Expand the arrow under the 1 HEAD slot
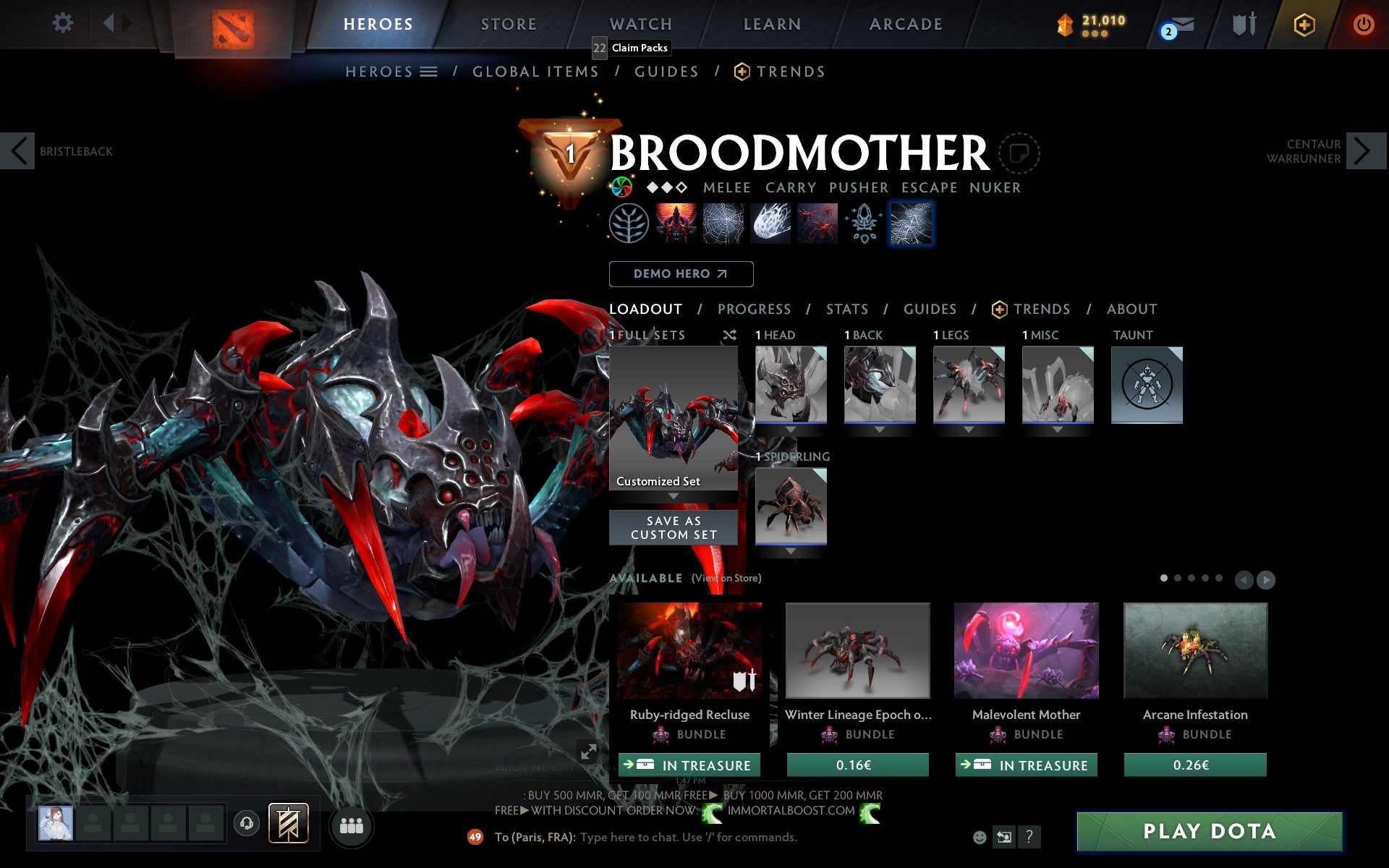Screen dimensions: 1389x868 [790, 427]
